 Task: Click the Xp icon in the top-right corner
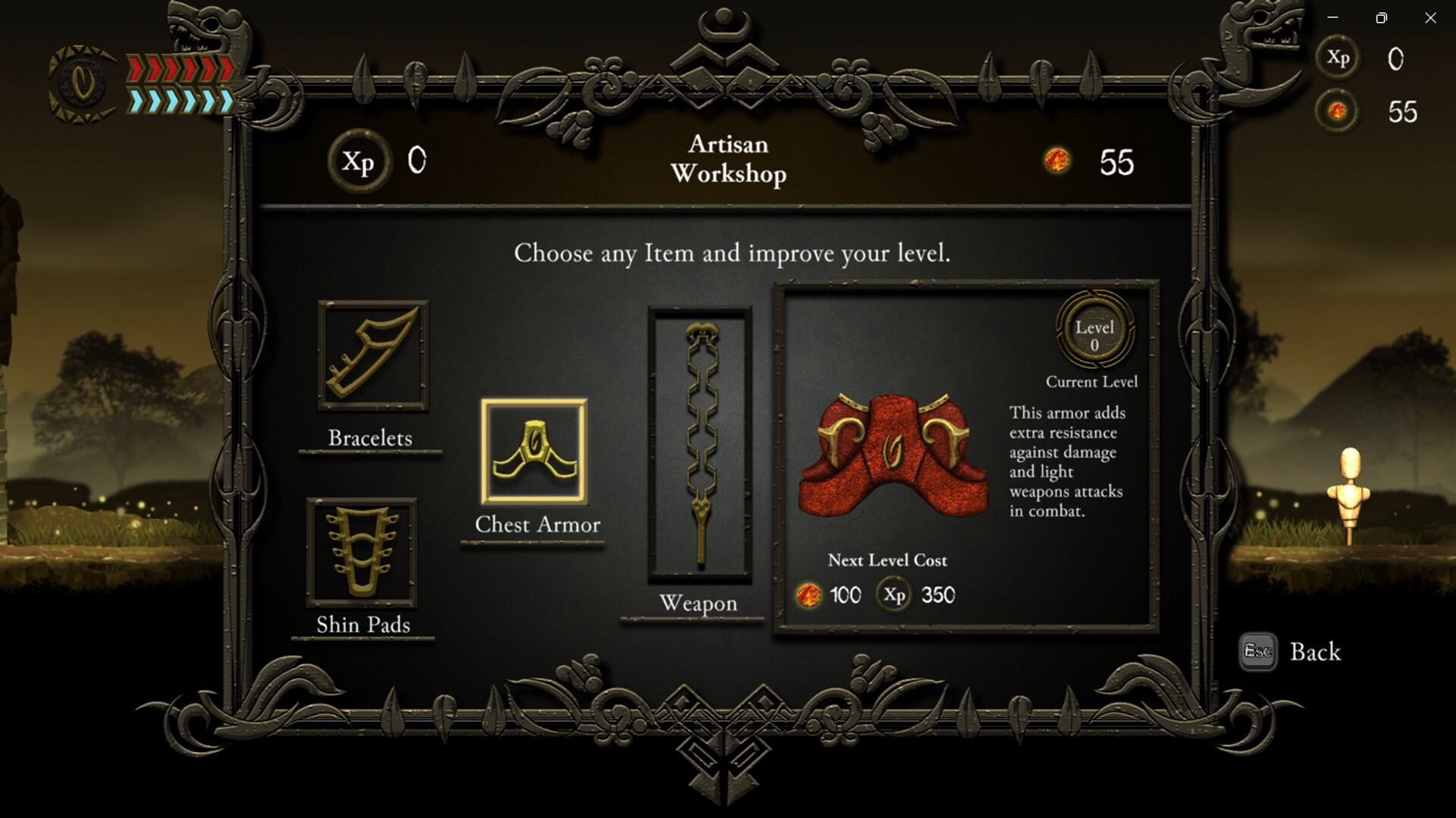1338,58
